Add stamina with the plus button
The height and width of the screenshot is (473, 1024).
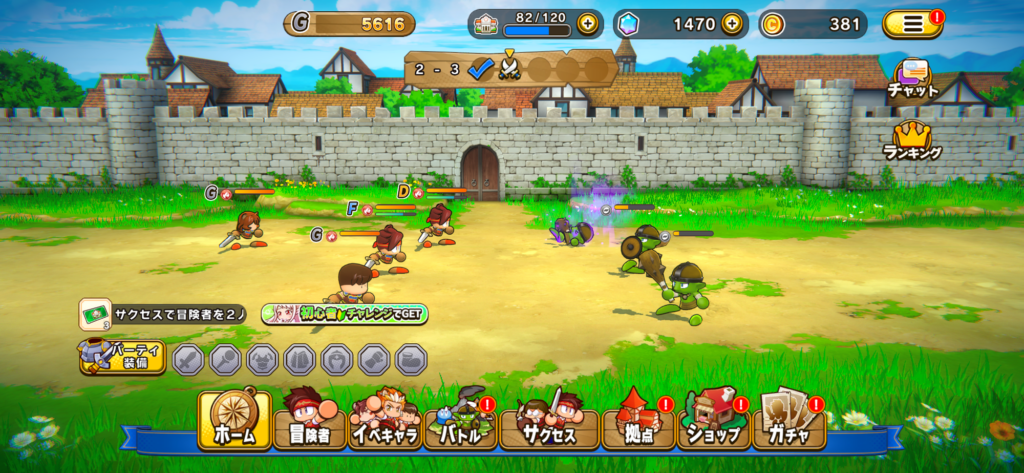[x=587, y=24]
